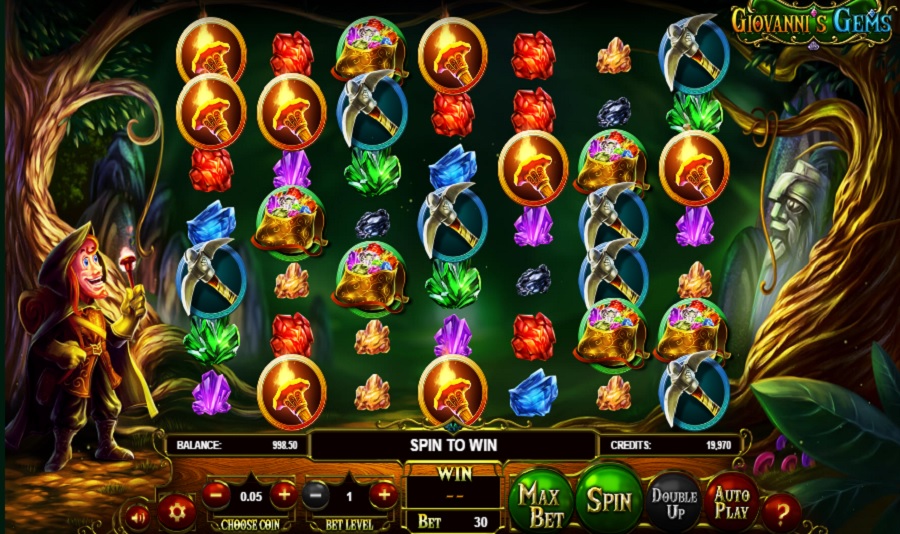Decrease coin value with the minus button
900x534 pixels.
click(216, 494)
